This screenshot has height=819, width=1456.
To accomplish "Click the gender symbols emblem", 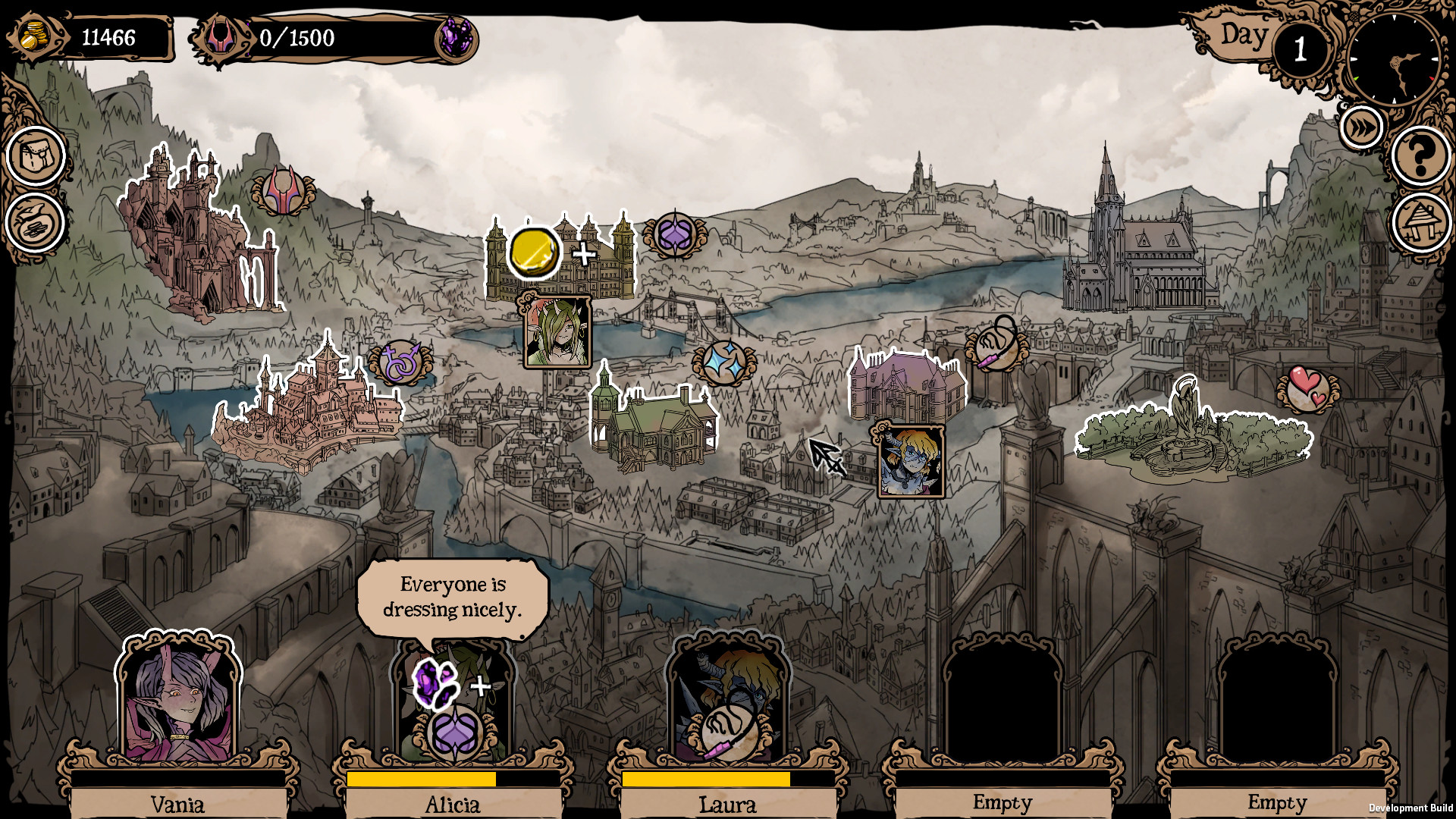I will tap(400, 362).
